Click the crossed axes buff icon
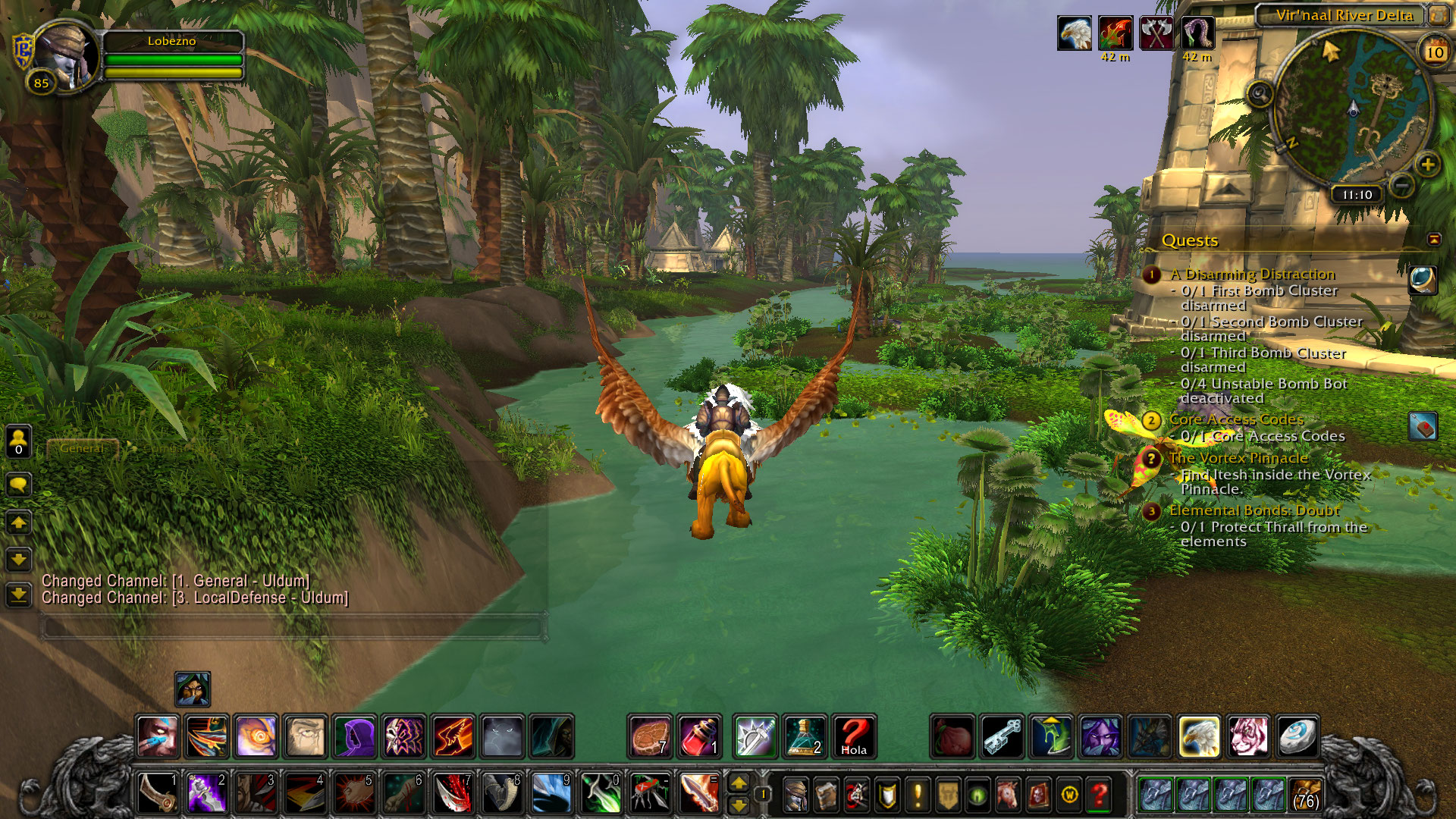Image resolution: width=1456 pixels, height=819 pixels. 1156,33
